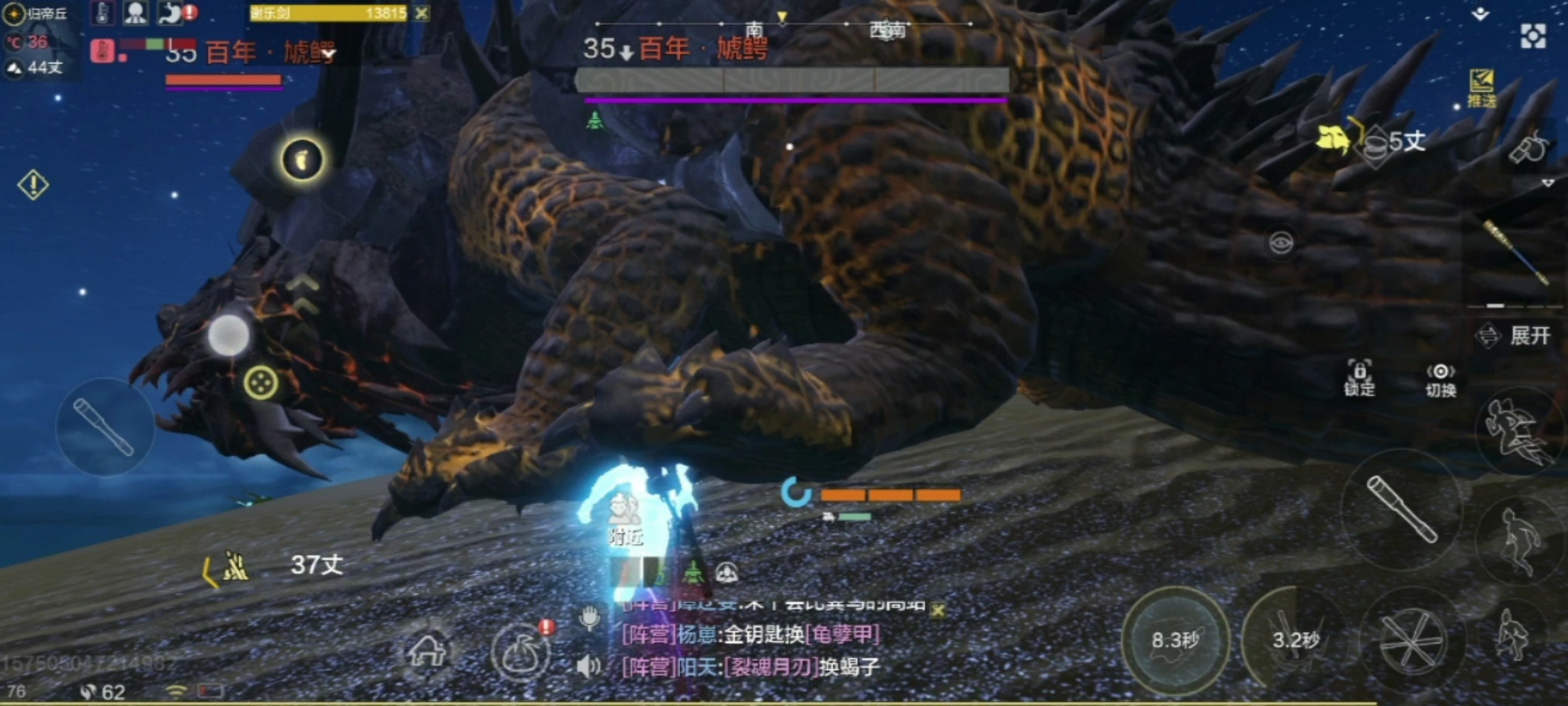The width and height of the screenshot is (1568, 706).
Task: Expand the weapon panel with 展开
Action: pos(1514,336)
